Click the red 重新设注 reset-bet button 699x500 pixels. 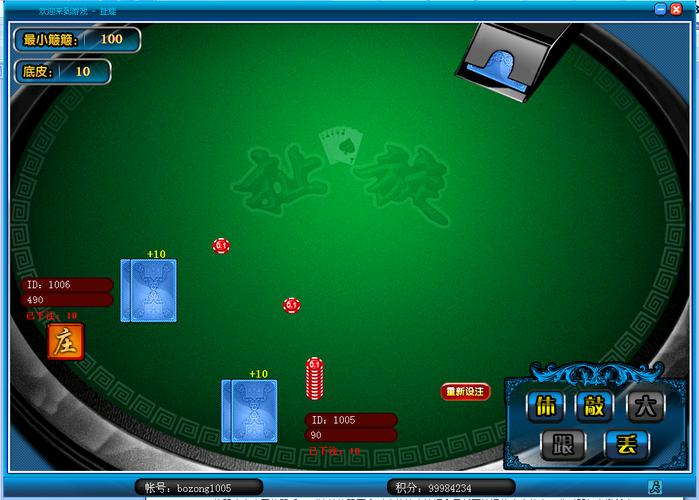click(465, 392)
